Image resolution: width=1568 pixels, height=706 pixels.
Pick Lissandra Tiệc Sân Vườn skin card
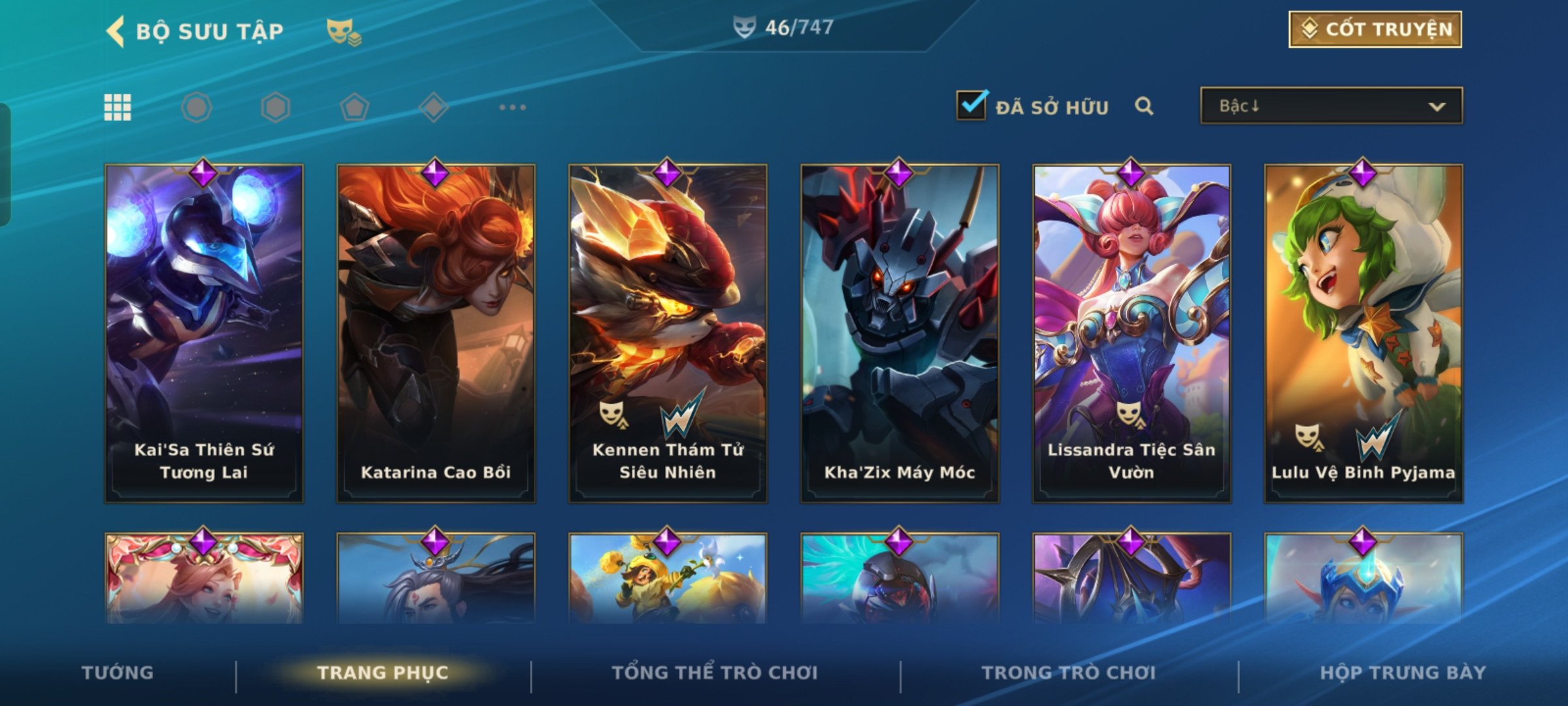(1132, 333)
